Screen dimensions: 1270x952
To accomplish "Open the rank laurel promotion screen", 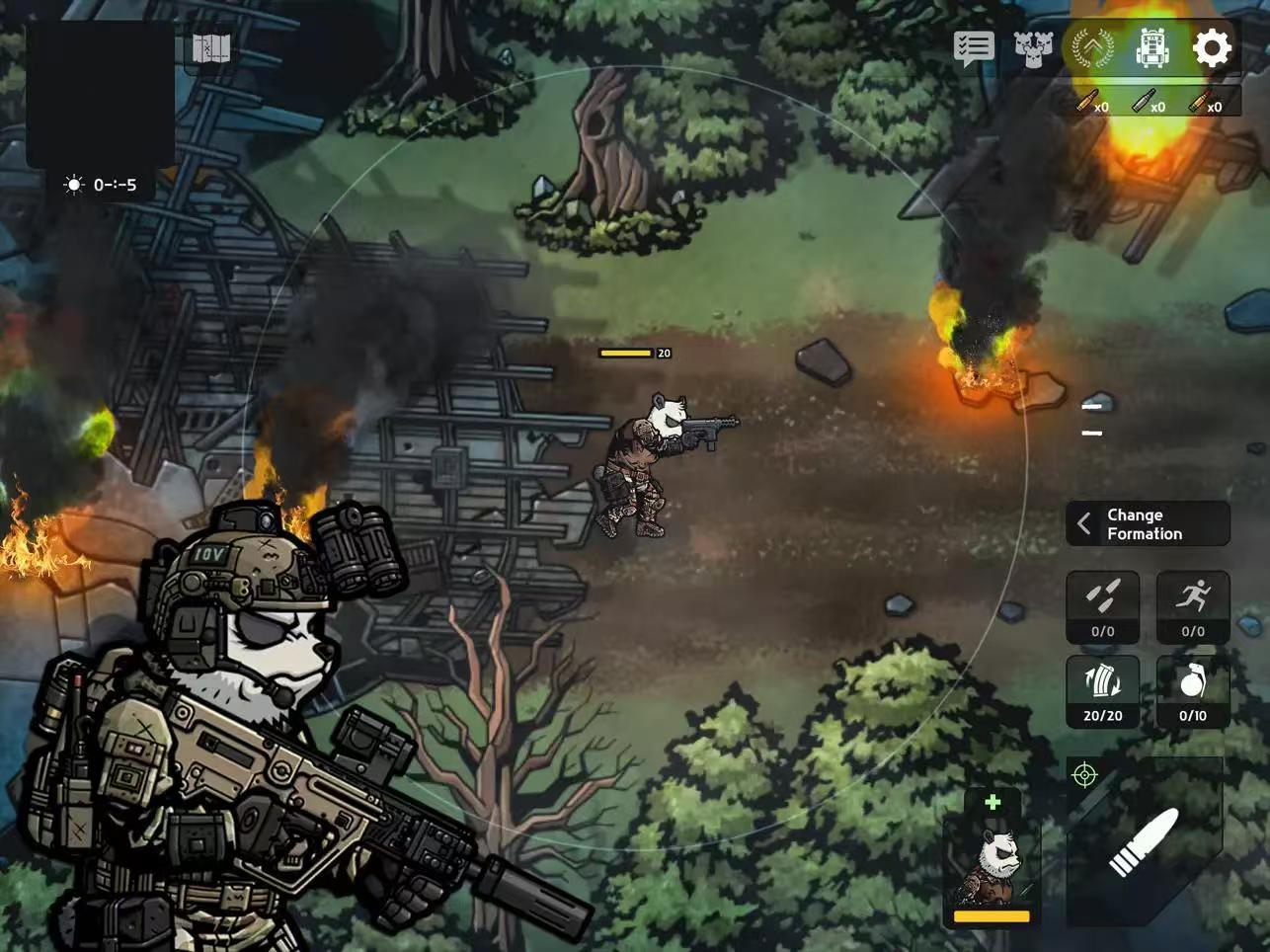I will [1092, 47].
